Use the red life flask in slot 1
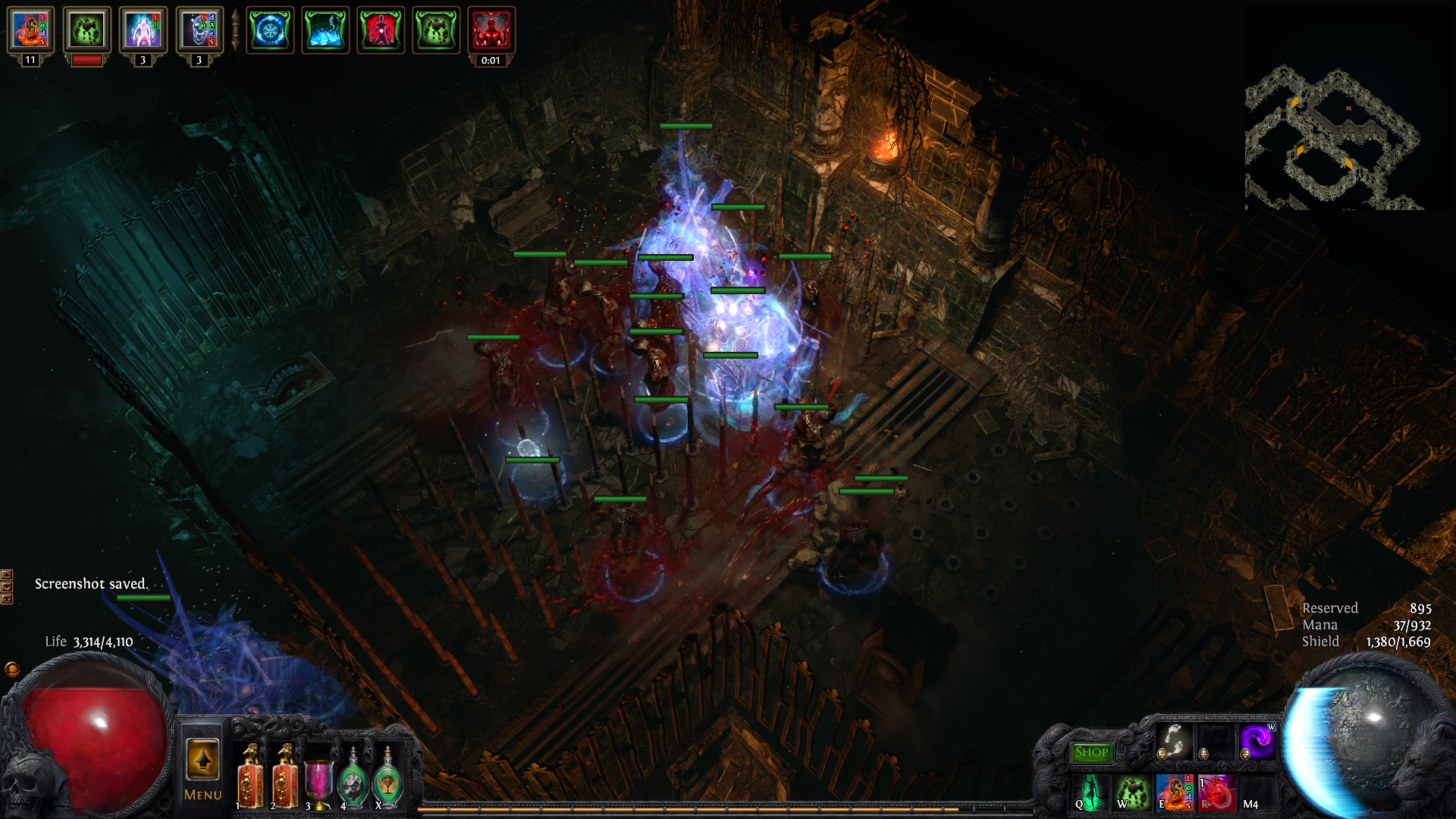The height and width of the screenshot is (819, 1456). pyautogui.click(x=250, y=778)
